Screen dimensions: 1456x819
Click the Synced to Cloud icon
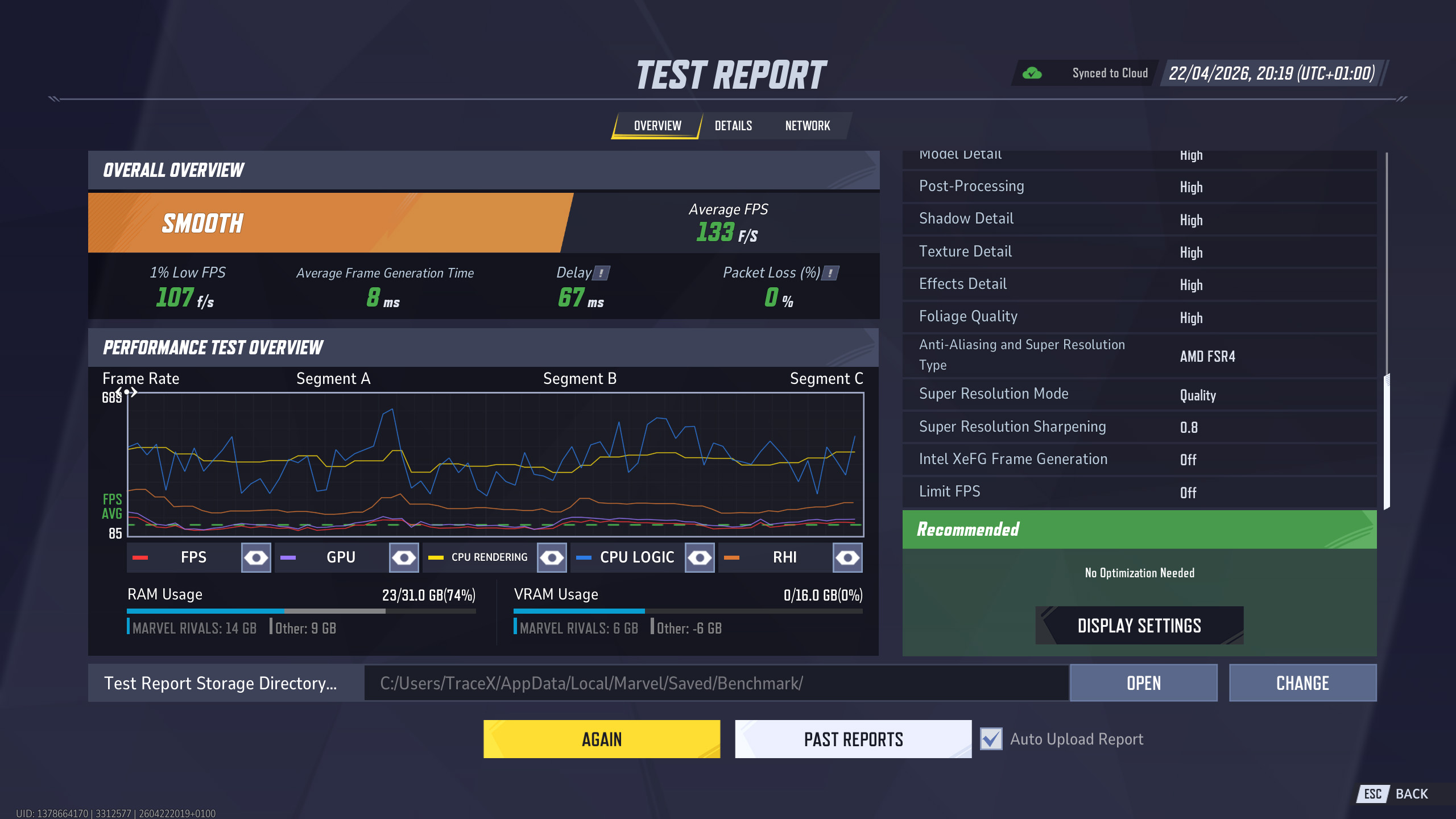(1033, 72)
